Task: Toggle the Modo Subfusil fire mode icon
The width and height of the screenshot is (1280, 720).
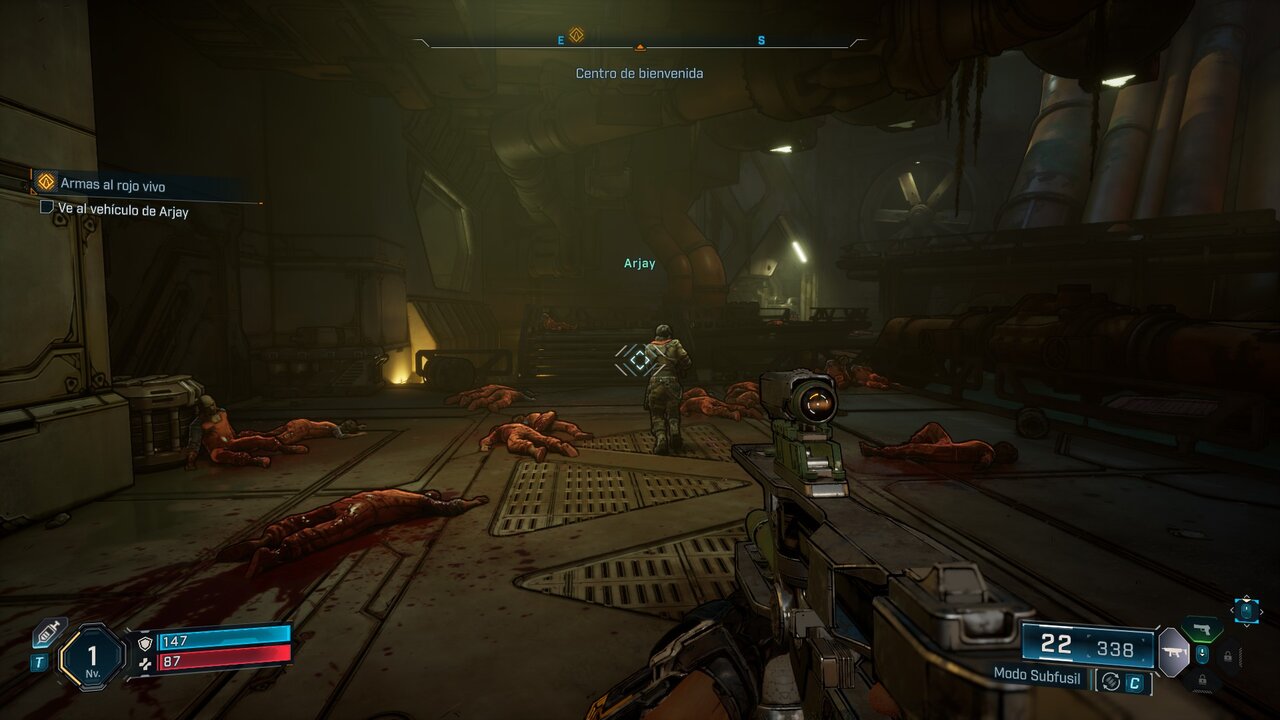Action: pos(1109,682)
